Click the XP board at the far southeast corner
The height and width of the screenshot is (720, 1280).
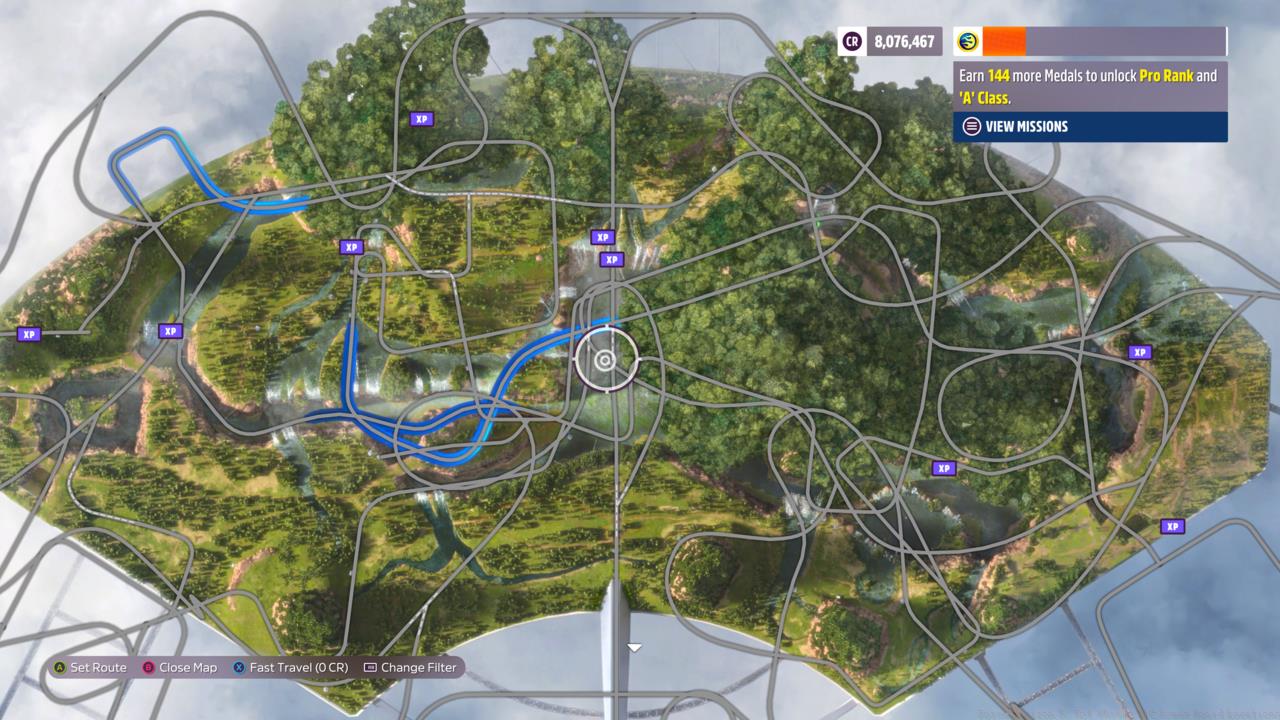click(x=1172, y=525)
